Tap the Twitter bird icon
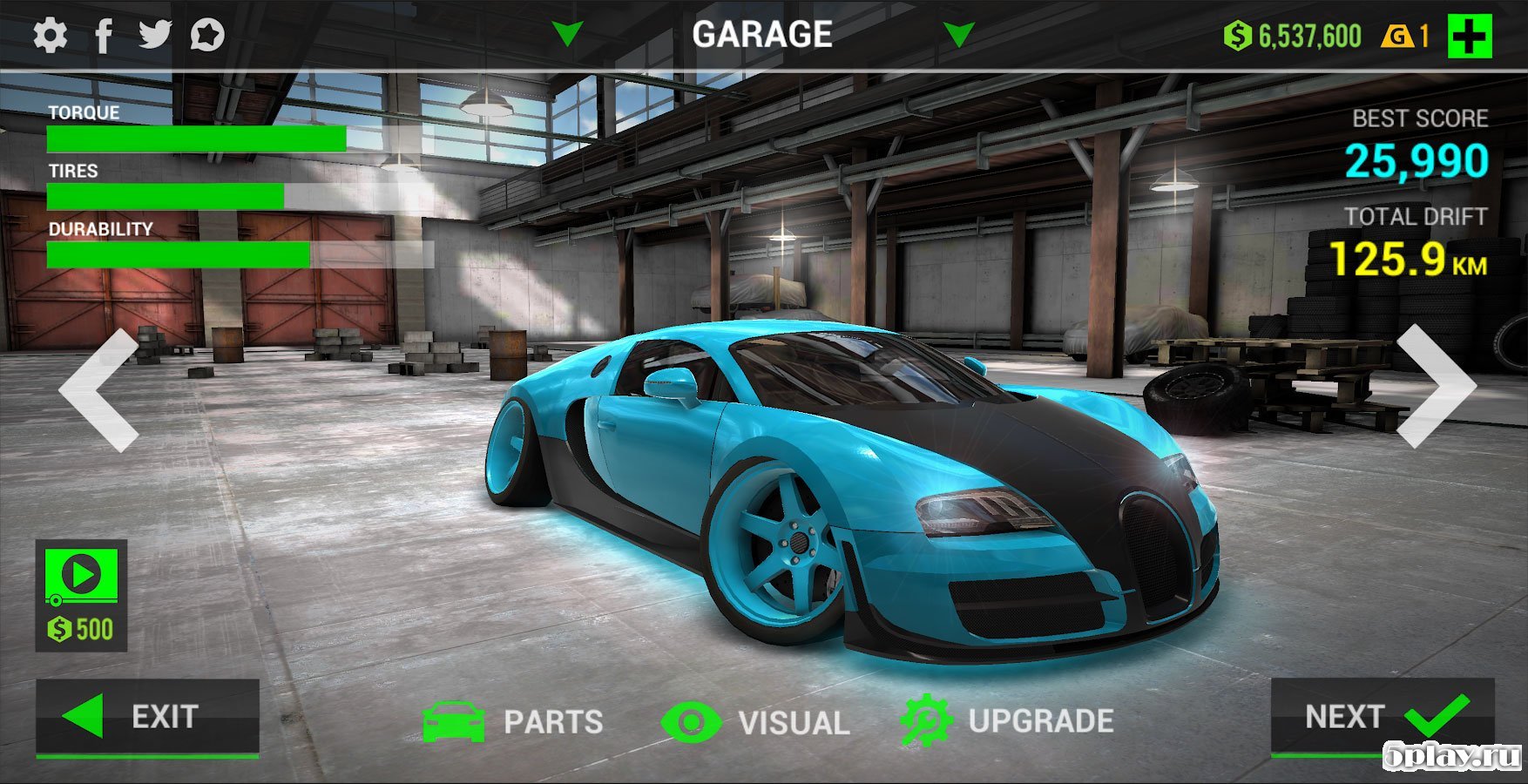Viewport: 1528px width, 784px height. pyautogui.click(x=155, y=35)
